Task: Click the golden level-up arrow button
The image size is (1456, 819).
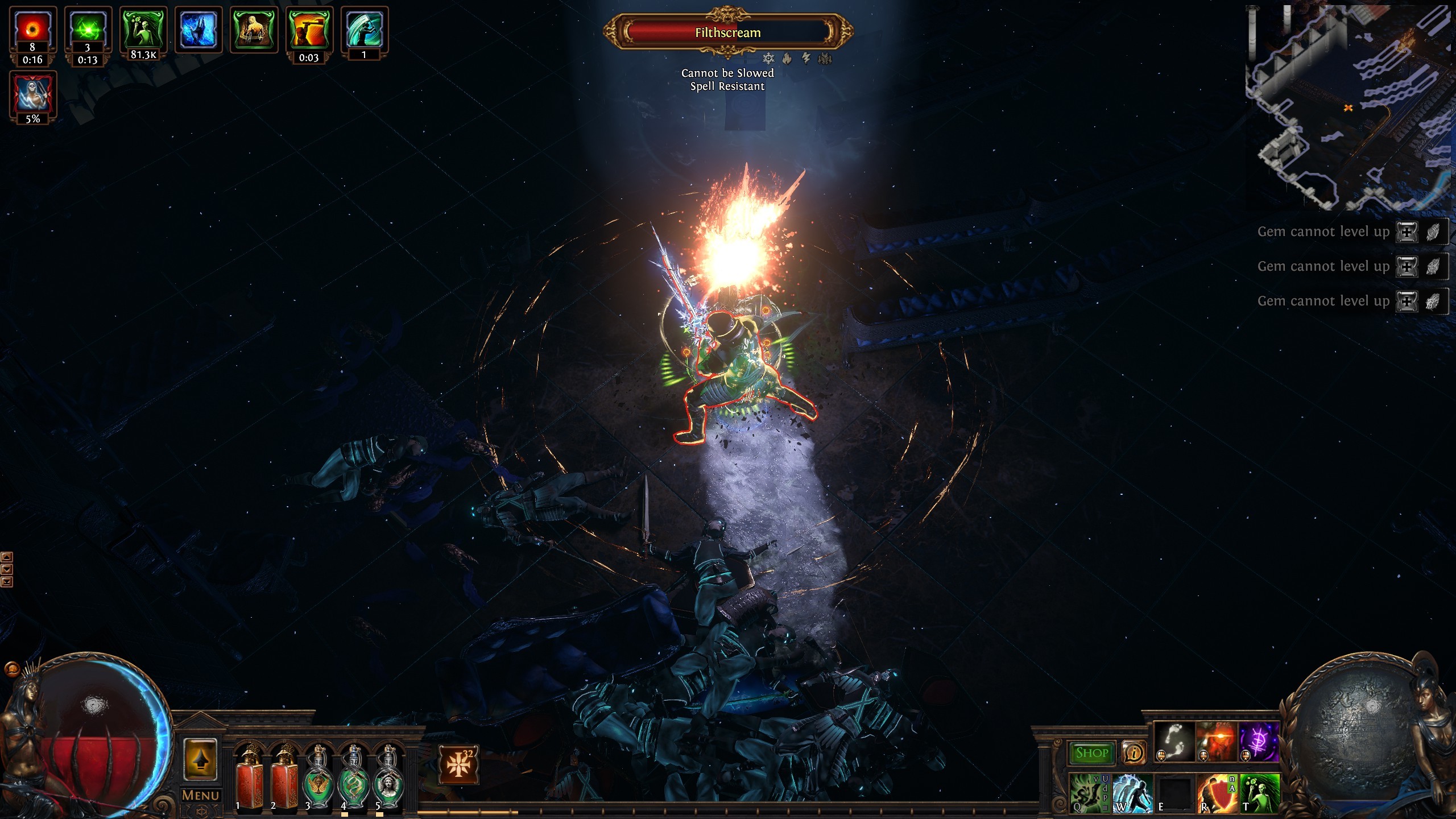Action: [x=200, y=760]
